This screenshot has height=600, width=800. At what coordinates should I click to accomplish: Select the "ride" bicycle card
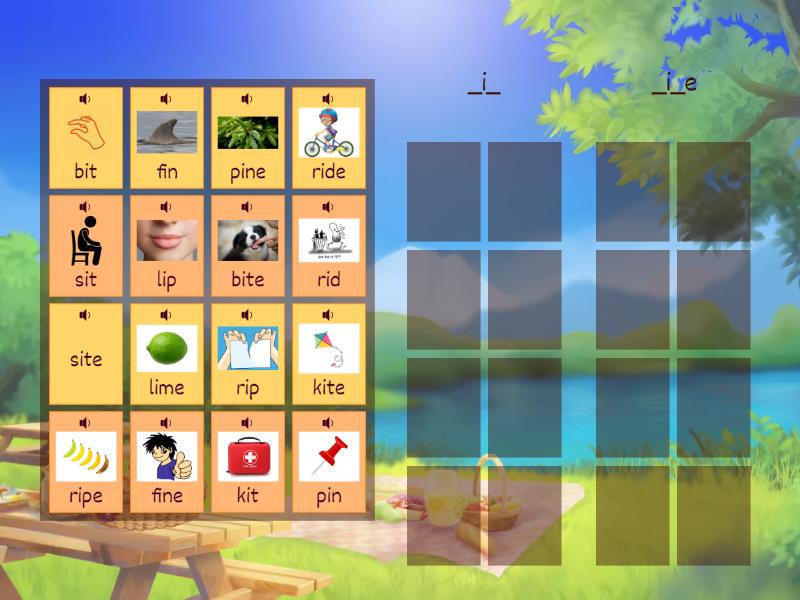point(329,138)
